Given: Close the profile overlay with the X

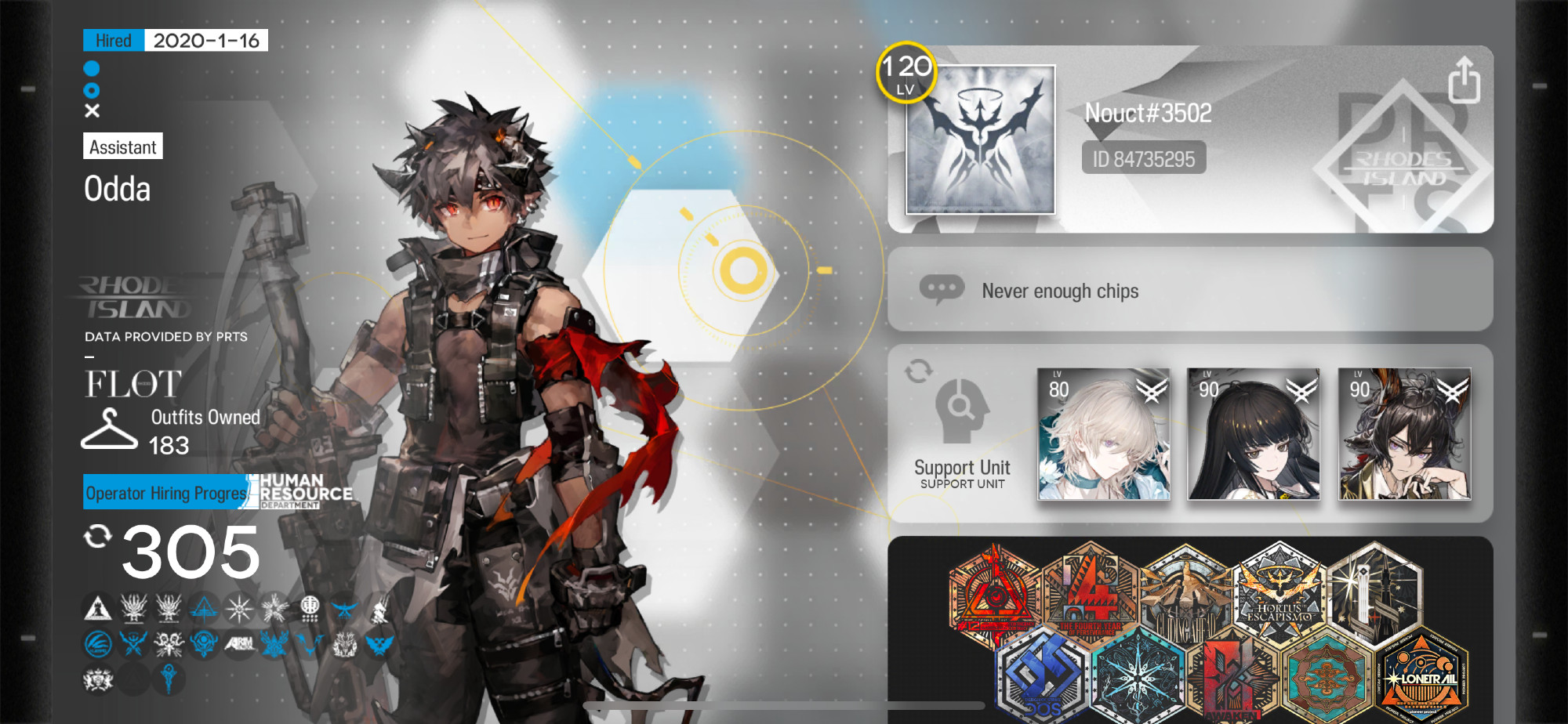Looking at the screenshot, I should point(92,110).
